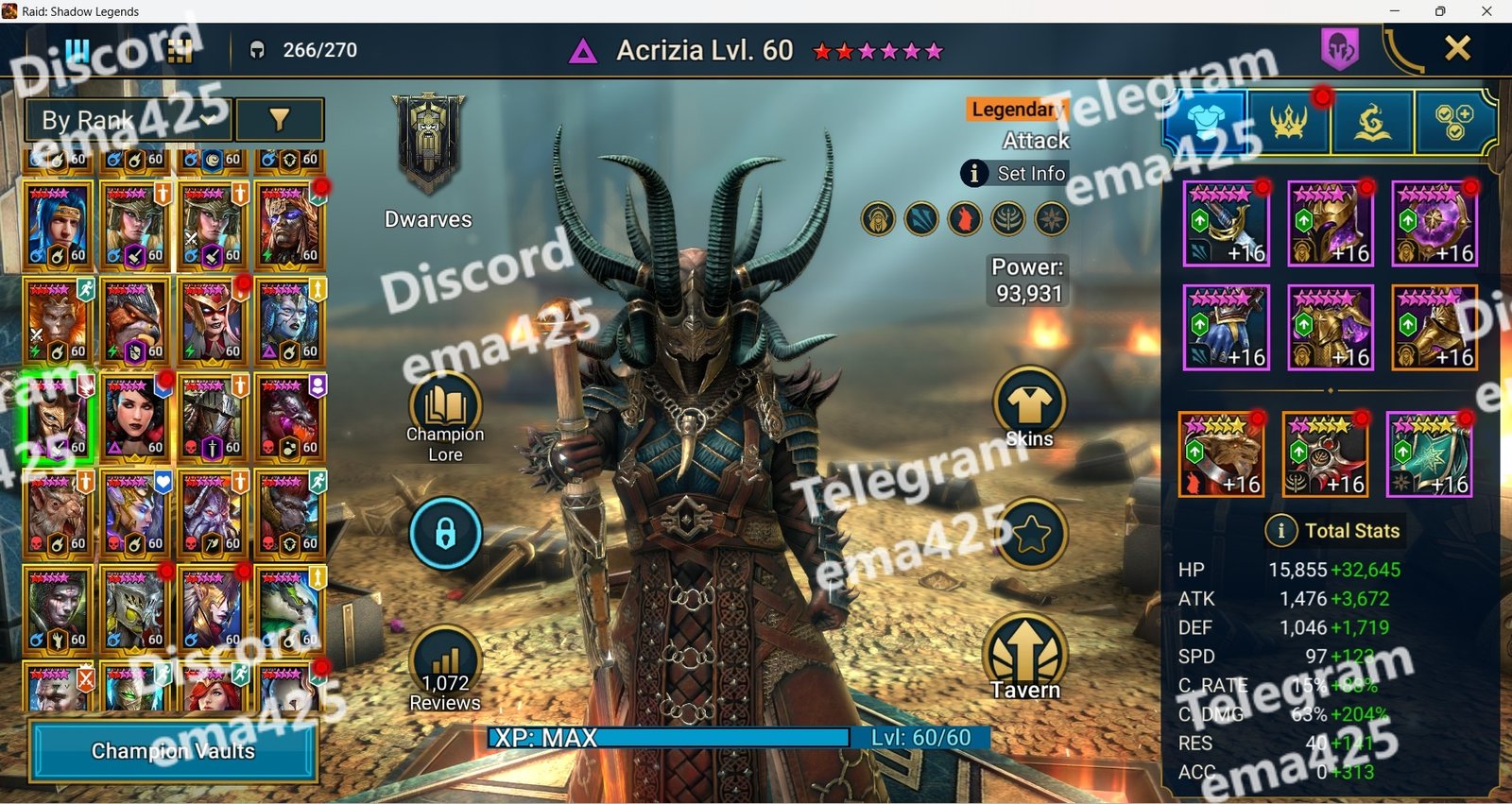This screenshot has width=1512, height=804.
Task: Click the star favorite button
Action: 1031,535
